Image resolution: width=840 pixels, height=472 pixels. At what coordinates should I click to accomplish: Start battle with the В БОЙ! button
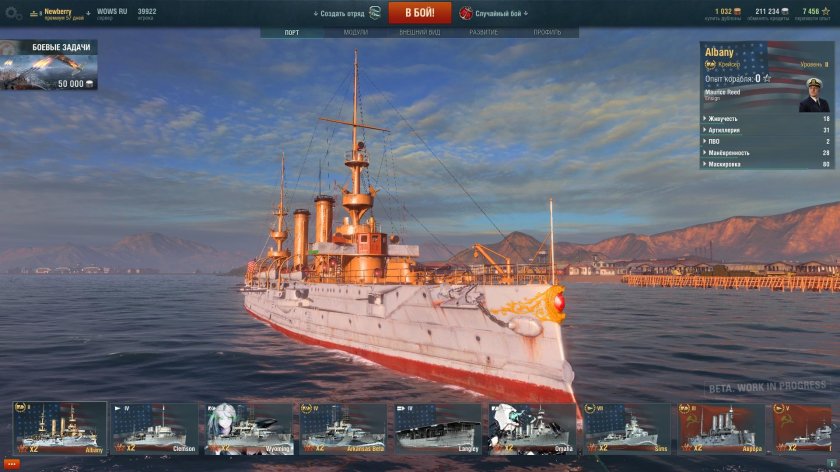point(413,13)
